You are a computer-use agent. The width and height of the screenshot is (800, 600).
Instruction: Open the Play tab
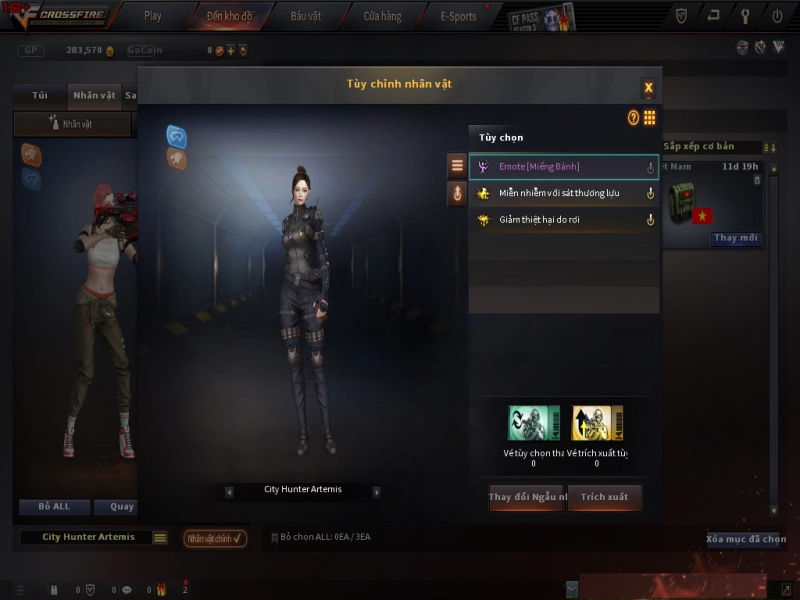click(x=152, y=16)
